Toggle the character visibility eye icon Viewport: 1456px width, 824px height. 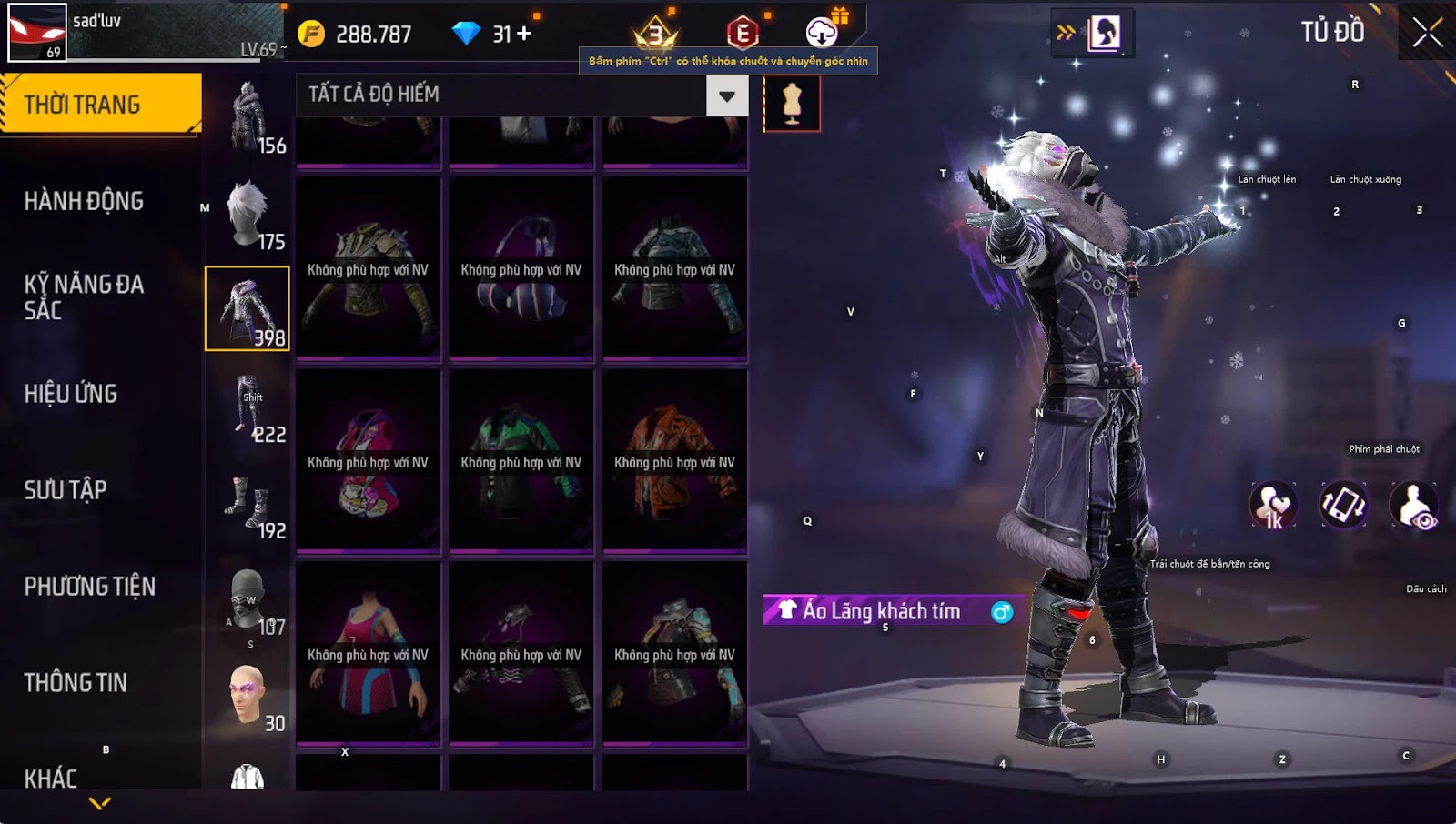point(1414,507)
